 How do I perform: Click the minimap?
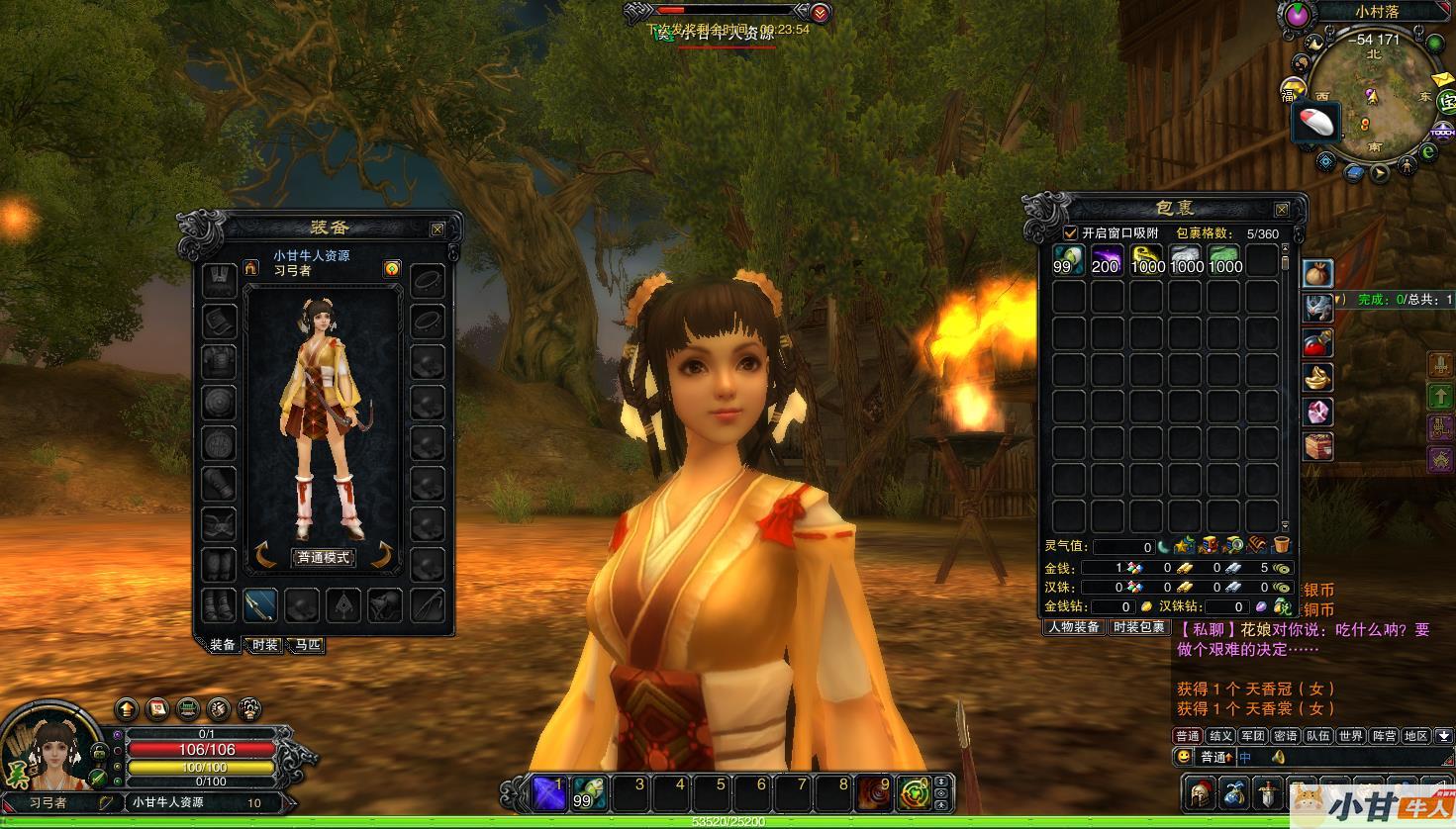point(1372,102)
